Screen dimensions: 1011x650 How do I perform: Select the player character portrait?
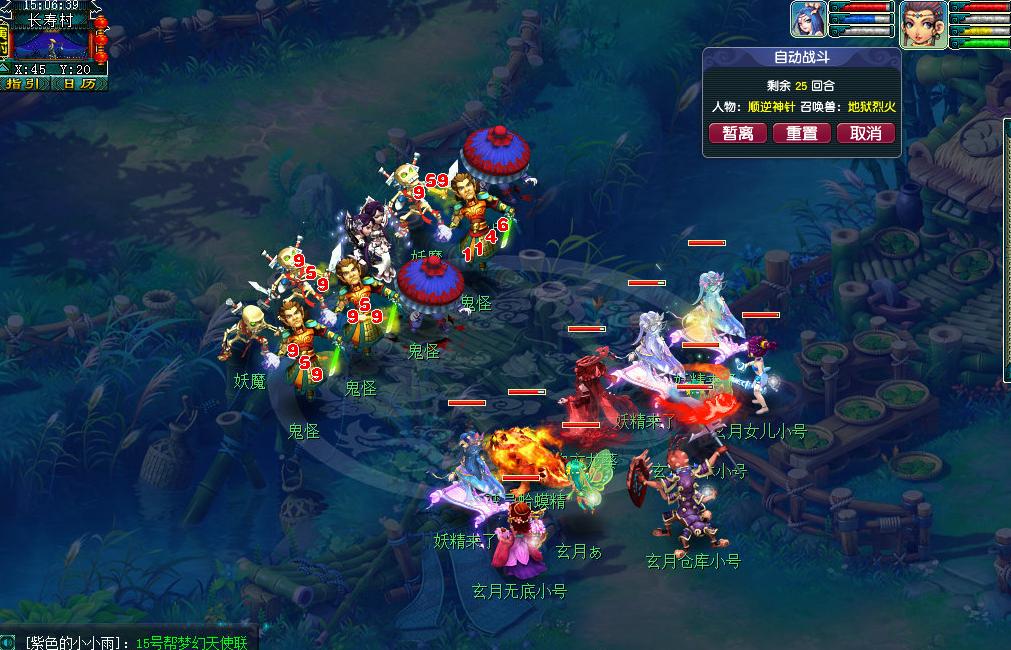[921, 24]
